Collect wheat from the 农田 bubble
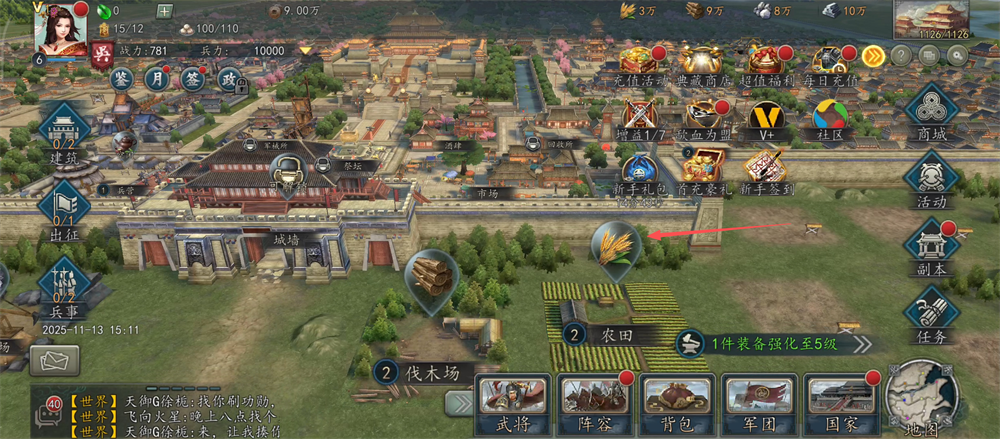 [615, 245]
